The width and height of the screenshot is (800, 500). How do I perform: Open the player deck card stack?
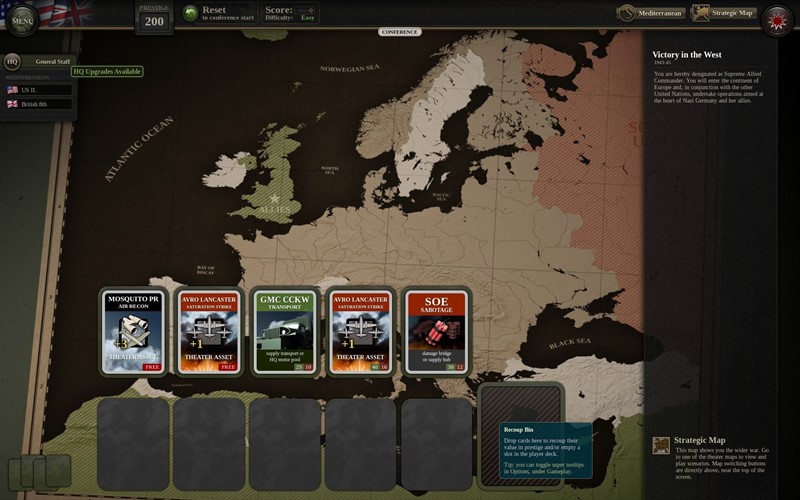click(40, 471)
